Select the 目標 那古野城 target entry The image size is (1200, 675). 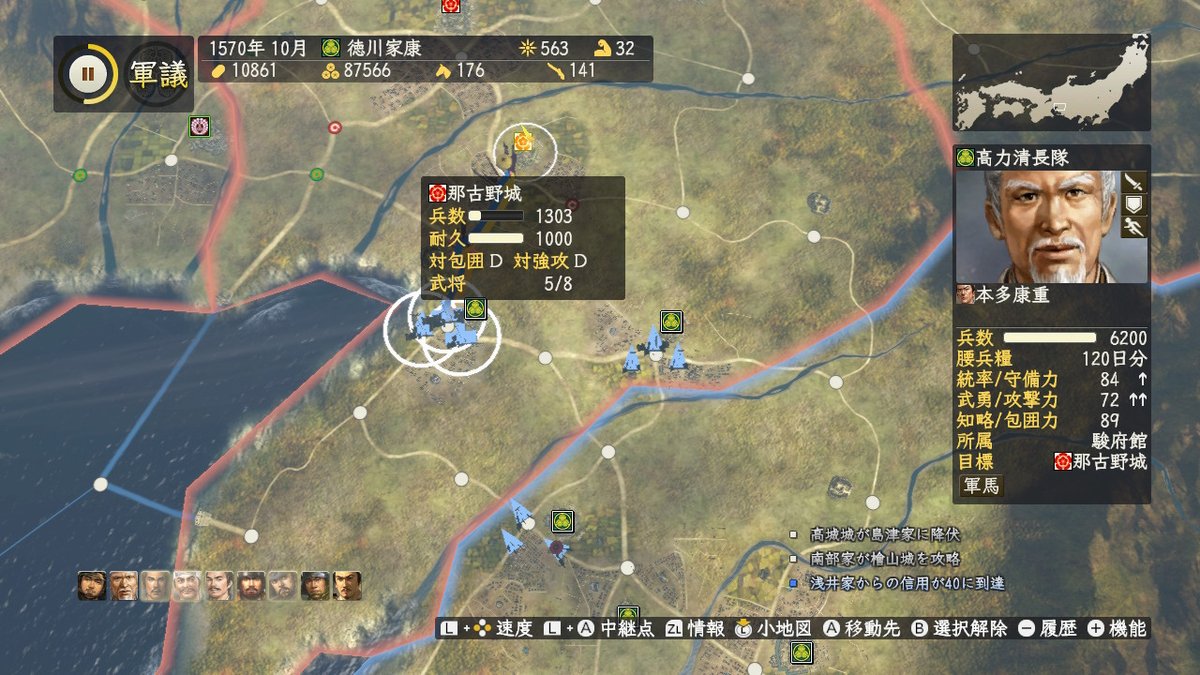1100,462
